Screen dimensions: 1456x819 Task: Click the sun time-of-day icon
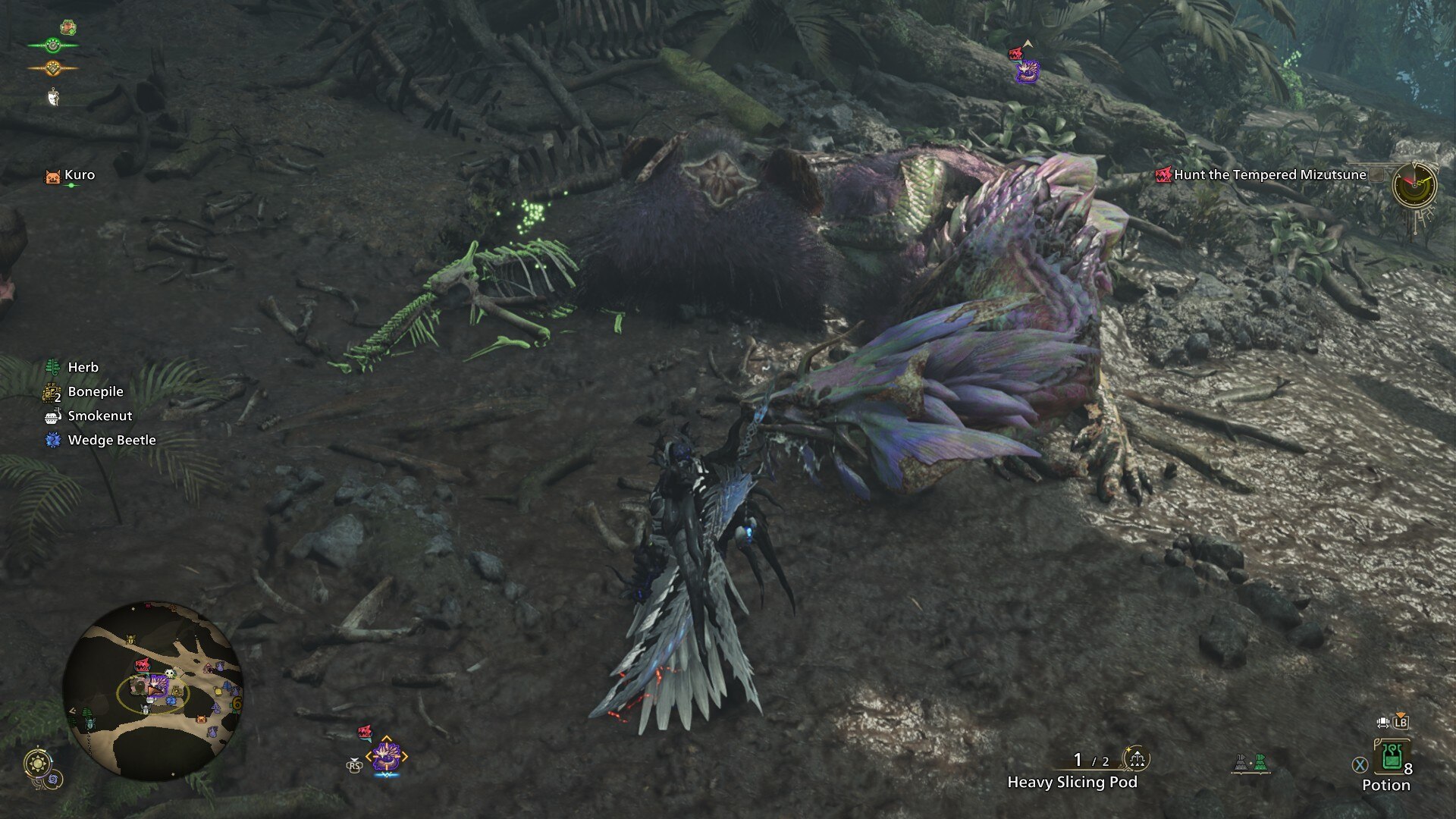(x=36, y=761)
